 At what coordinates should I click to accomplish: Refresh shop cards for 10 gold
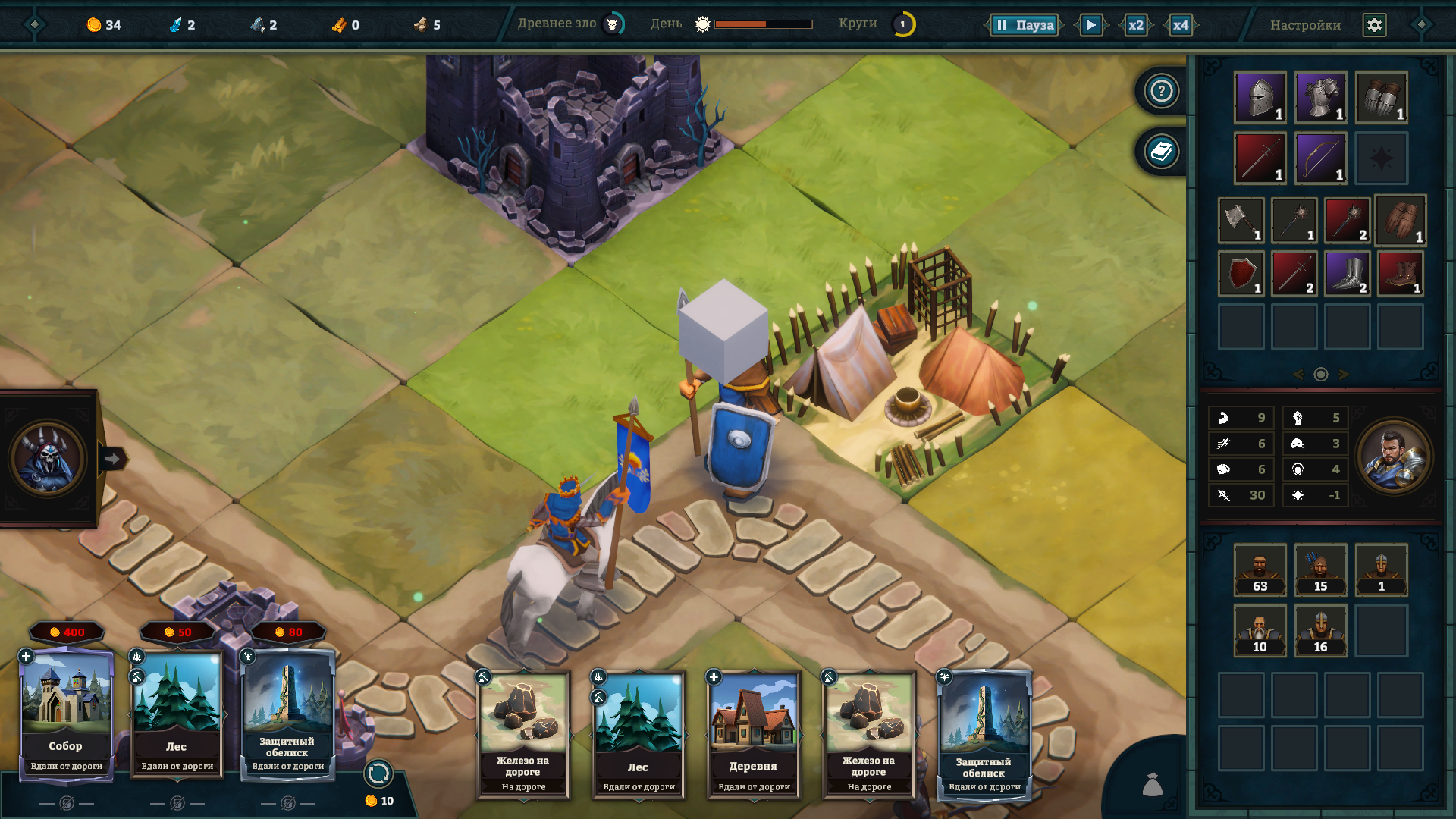point(378,774)
